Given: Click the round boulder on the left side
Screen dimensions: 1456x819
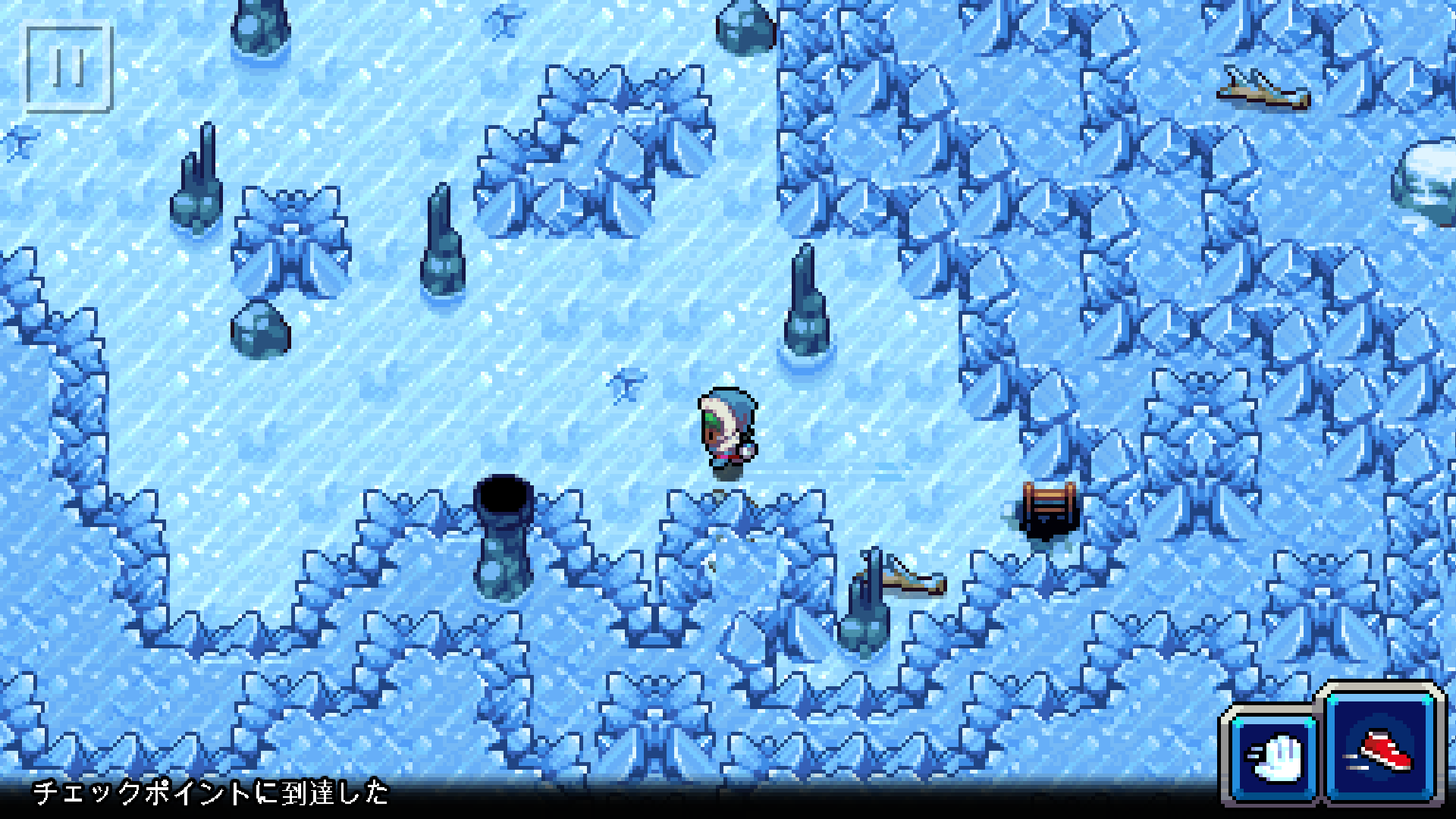Looking at the screenshot, I should (x=262, y=330).
